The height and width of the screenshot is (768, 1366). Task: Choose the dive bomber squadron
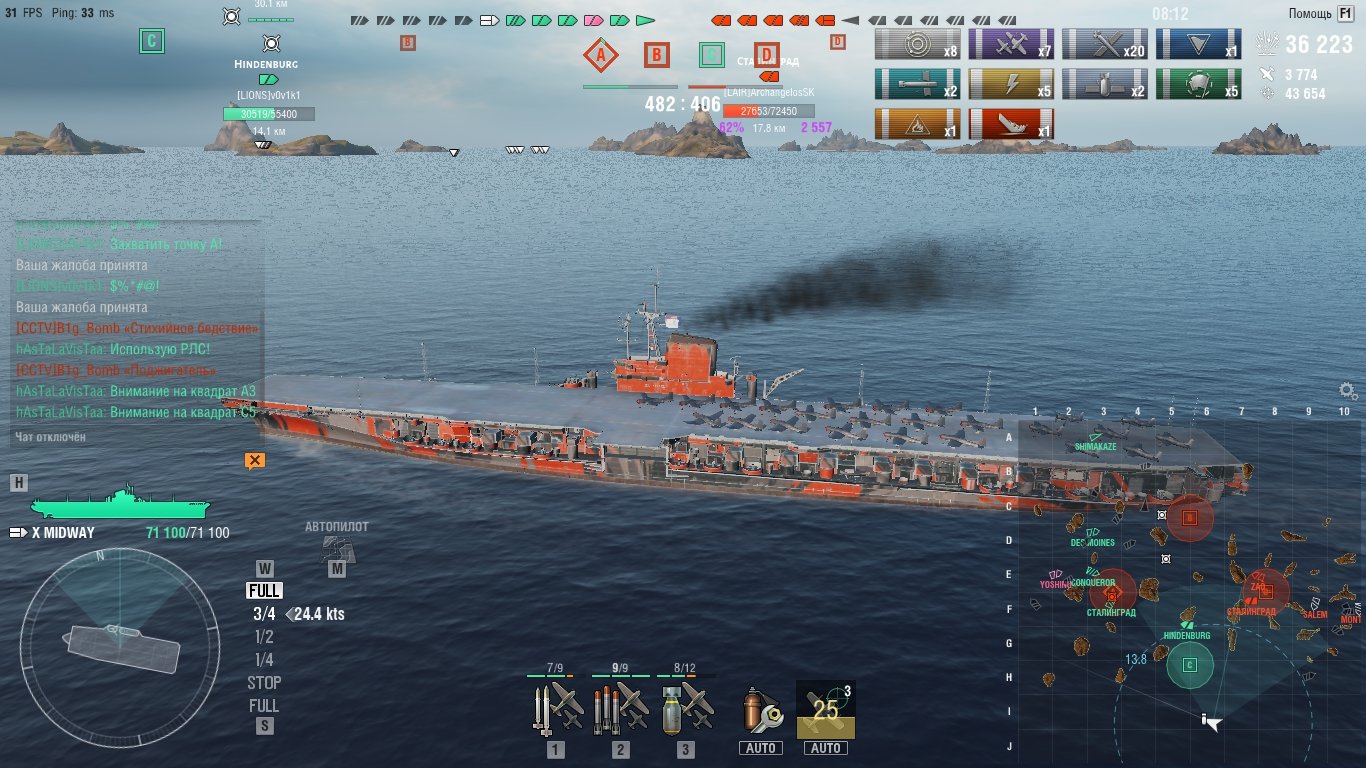point(685,709)
